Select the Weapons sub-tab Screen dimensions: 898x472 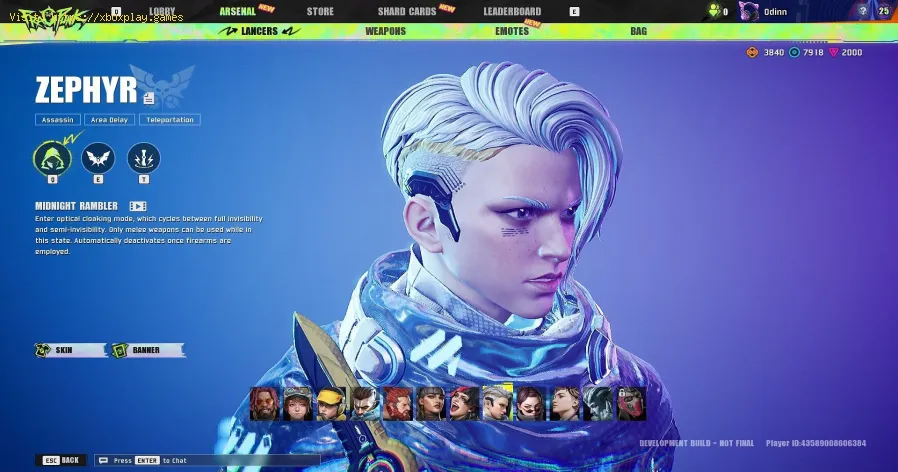pos(385,31)
